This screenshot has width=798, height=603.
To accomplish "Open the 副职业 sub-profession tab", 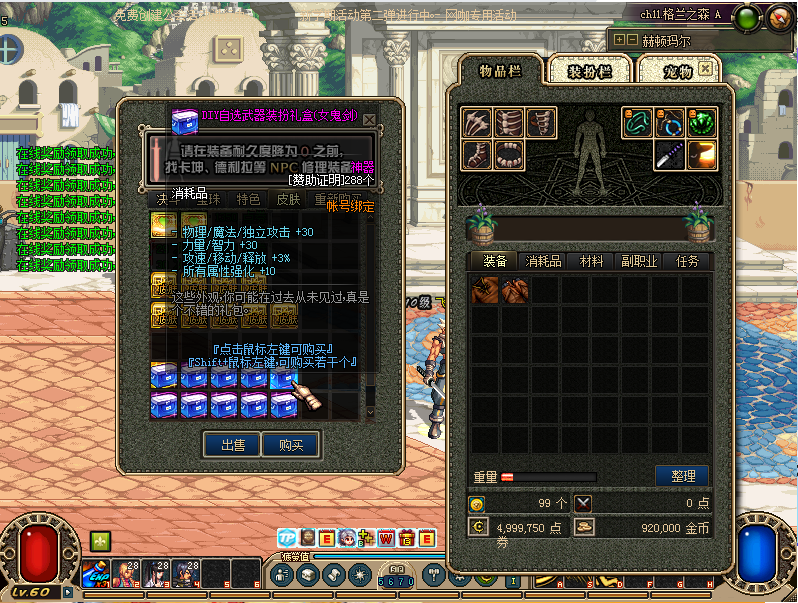I will [638, 261].
